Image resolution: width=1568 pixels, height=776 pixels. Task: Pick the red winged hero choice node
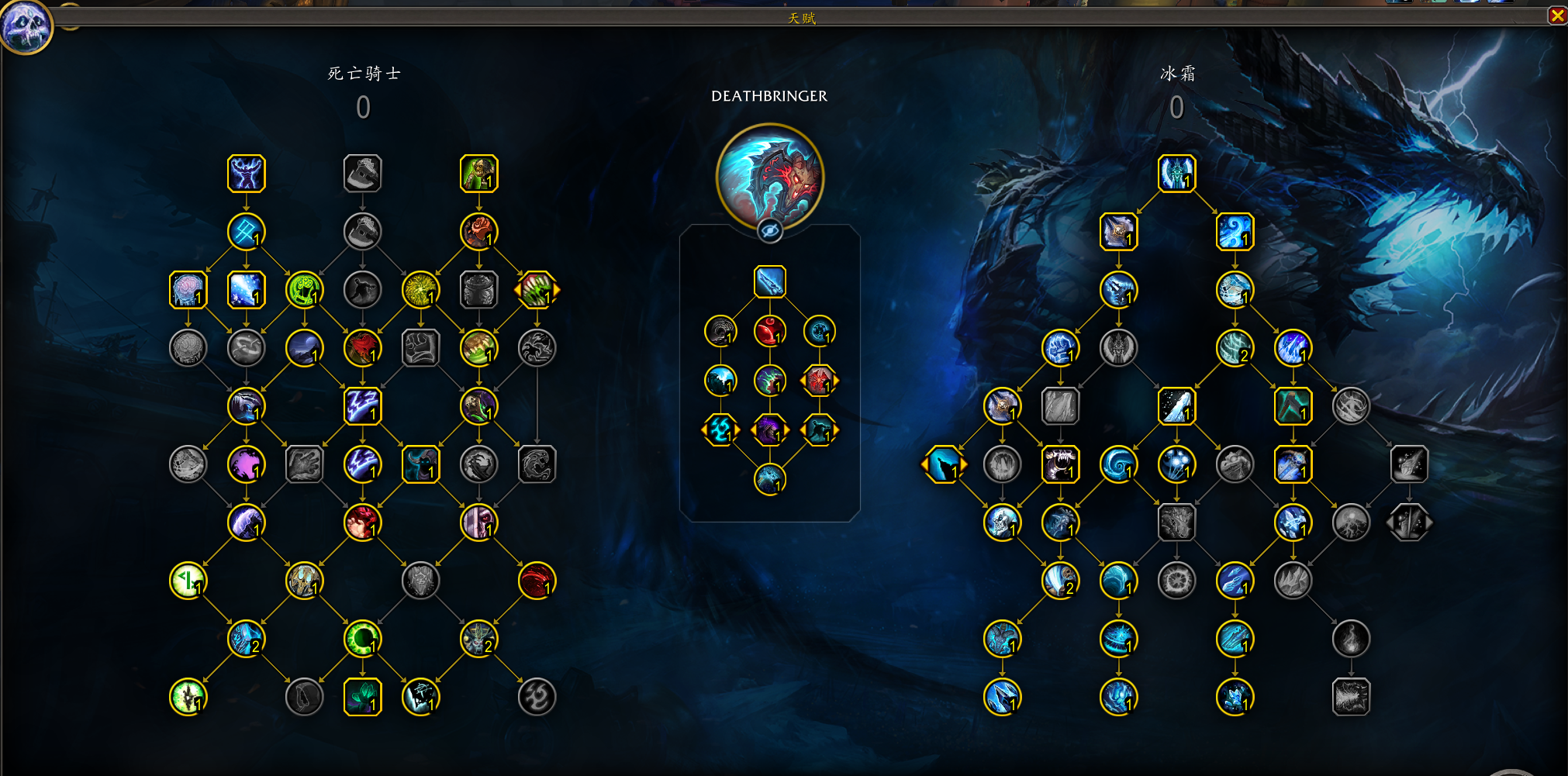click(819, 381)
